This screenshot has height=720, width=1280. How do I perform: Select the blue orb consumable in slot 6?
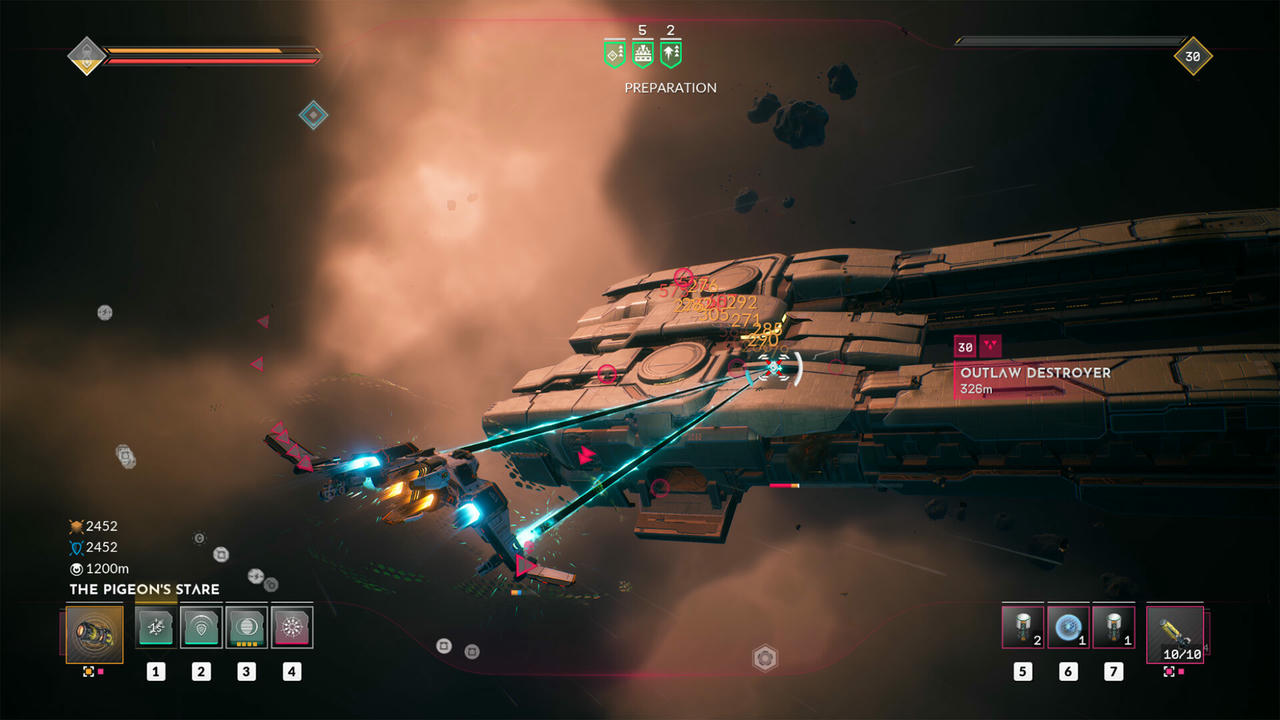pyautogui.click(x=1068, y=625)
